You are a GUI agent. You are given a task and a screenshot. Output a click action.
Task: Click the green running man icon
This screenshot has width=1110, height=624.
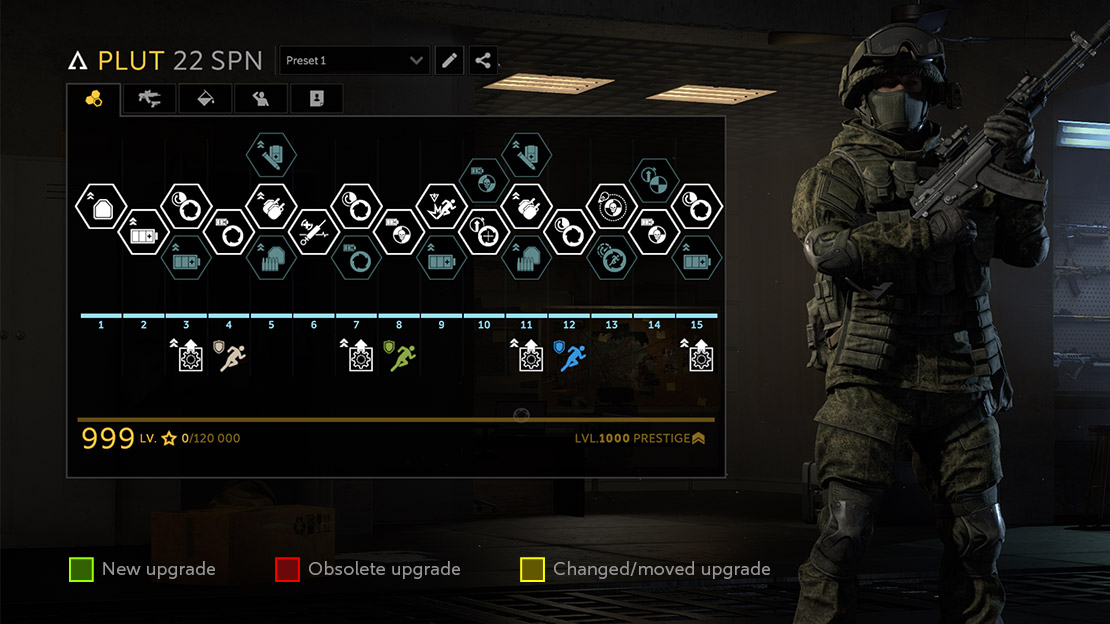tap(402, 357)
